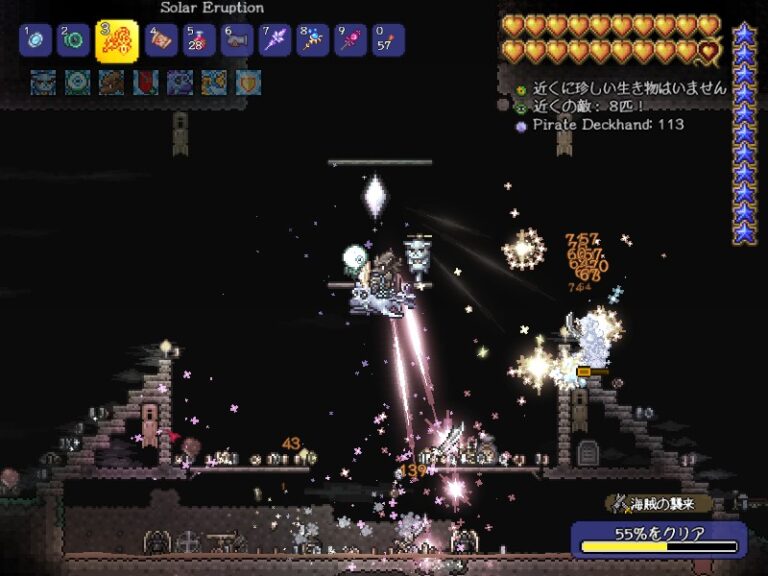Choose the map scroll in slot 4
The height and width of the screenshot is (576, 768).
(x=162, y=41)
